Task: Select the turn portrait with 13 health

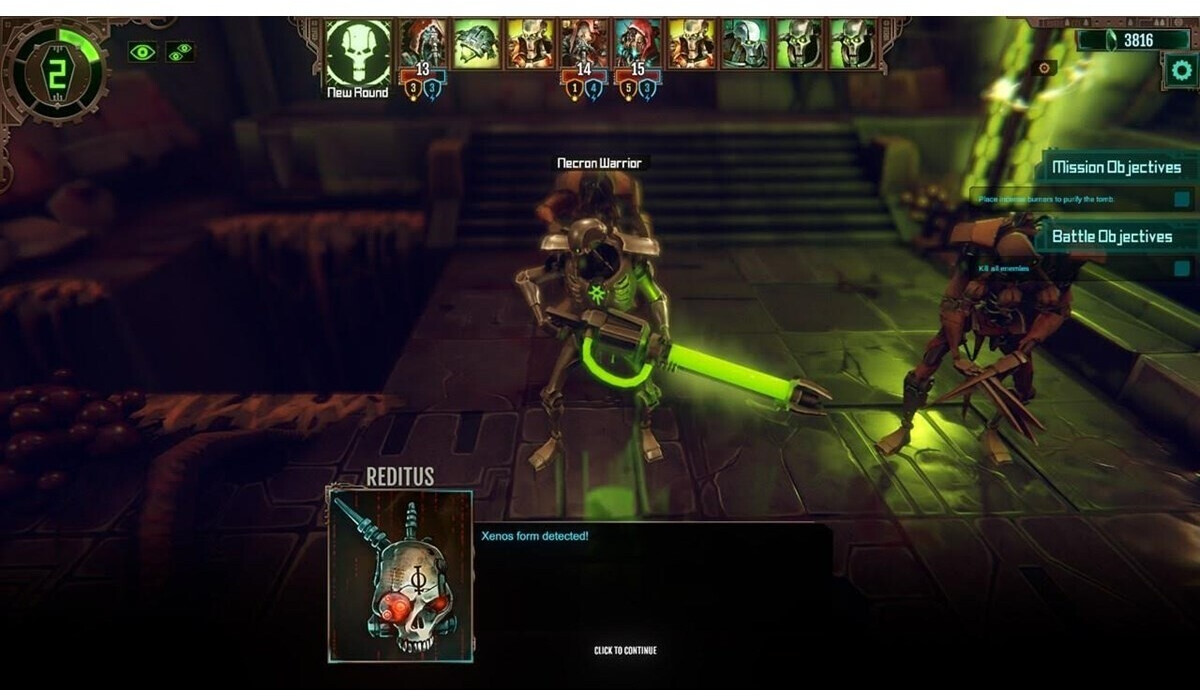Action: [423, 44]
